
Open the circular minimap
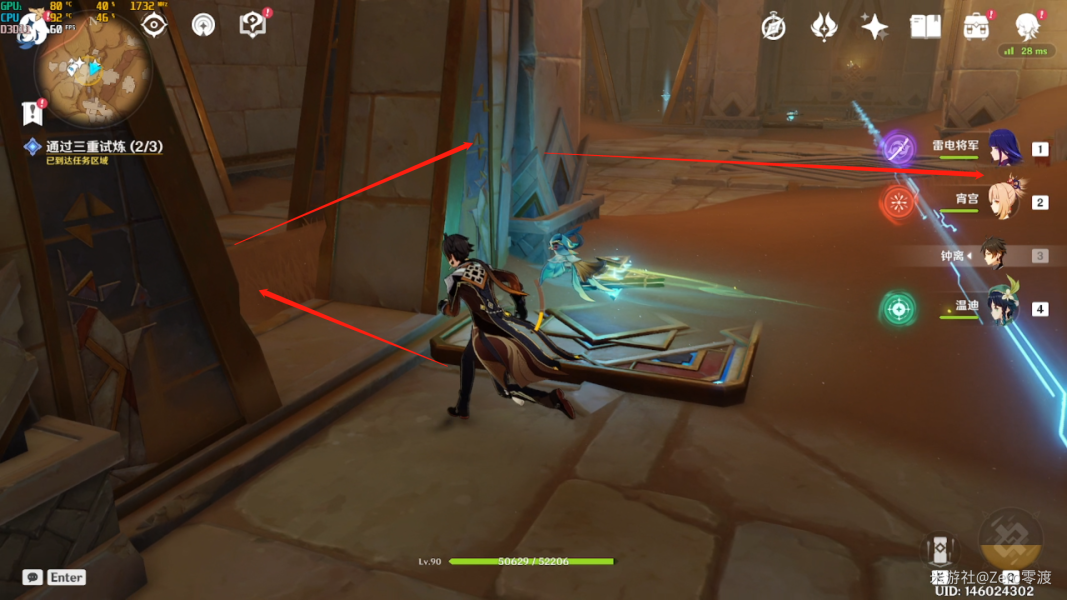tap(92, 68)
